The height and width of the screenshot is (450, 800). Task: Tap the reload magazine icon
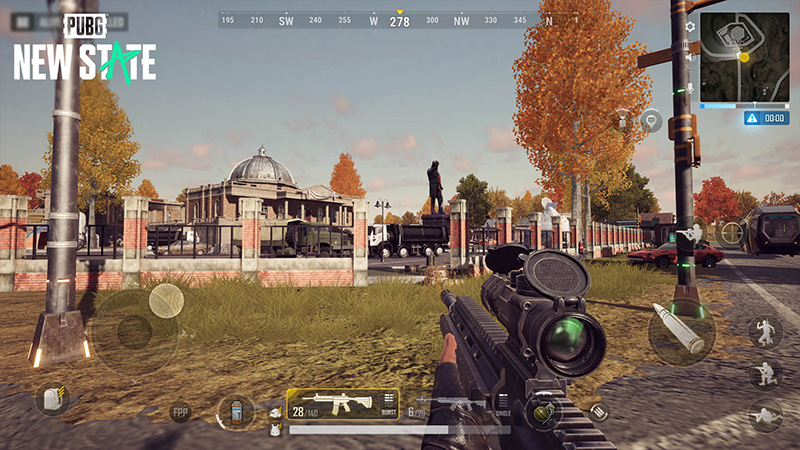pyautogui.click(x=598, y=410)
